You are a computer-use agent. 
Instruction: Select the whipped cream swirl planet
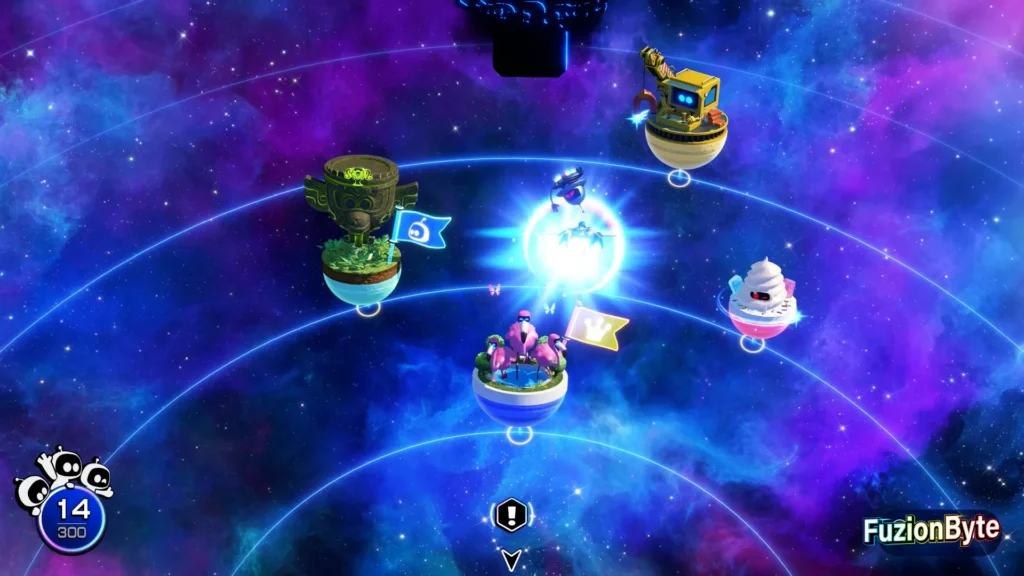point(762,298)
